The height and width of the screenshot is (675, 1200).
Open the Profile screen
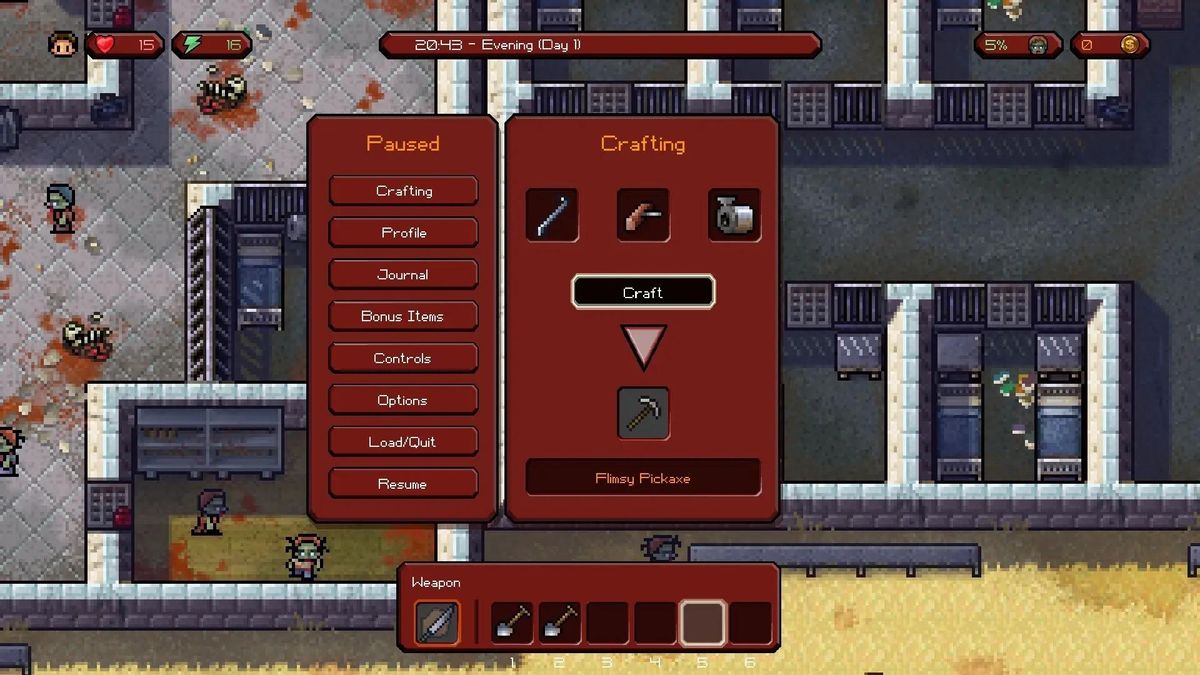click(x=403, y=233)
